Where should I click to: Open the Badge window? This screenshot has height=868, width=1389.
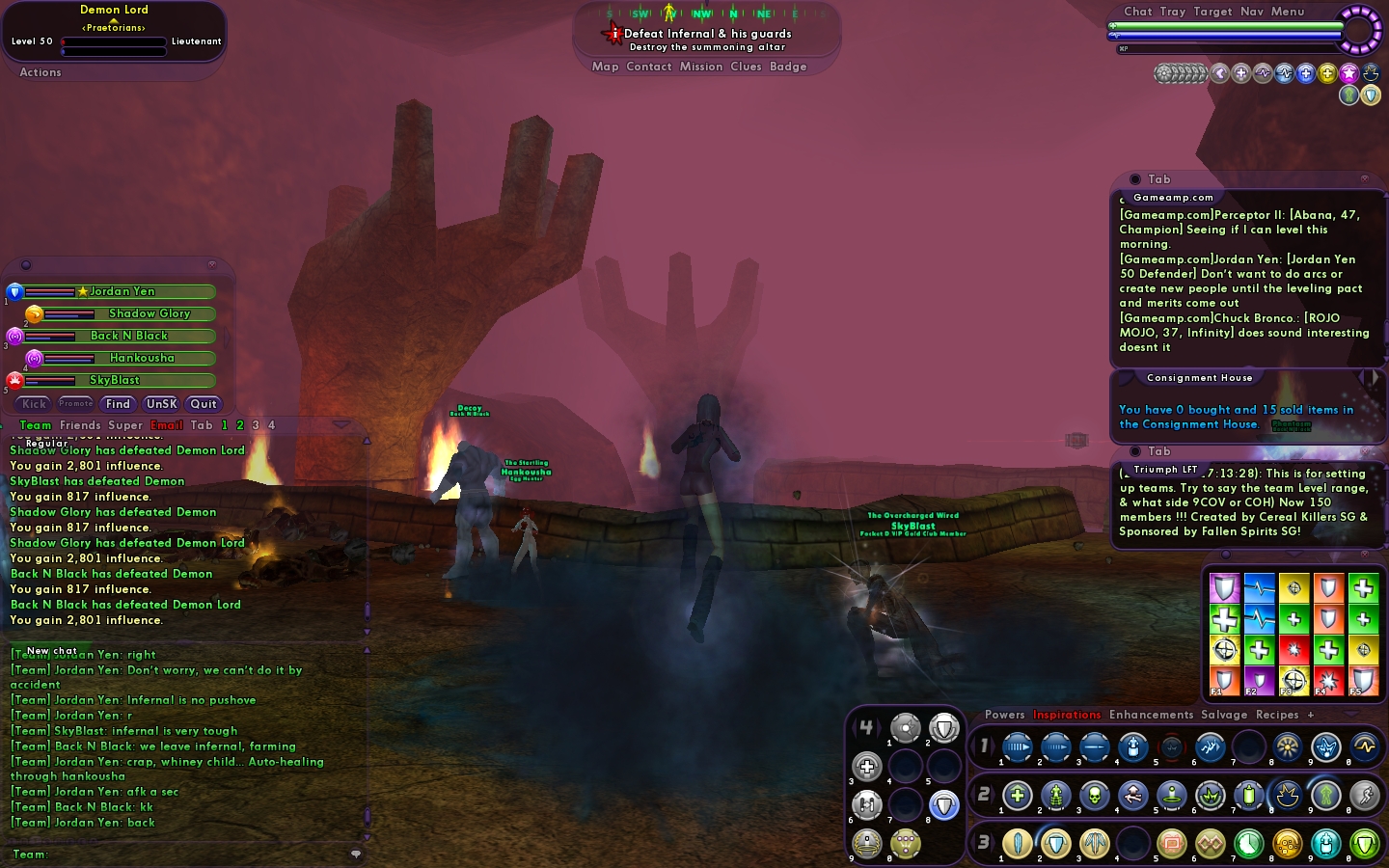point(788,67)
